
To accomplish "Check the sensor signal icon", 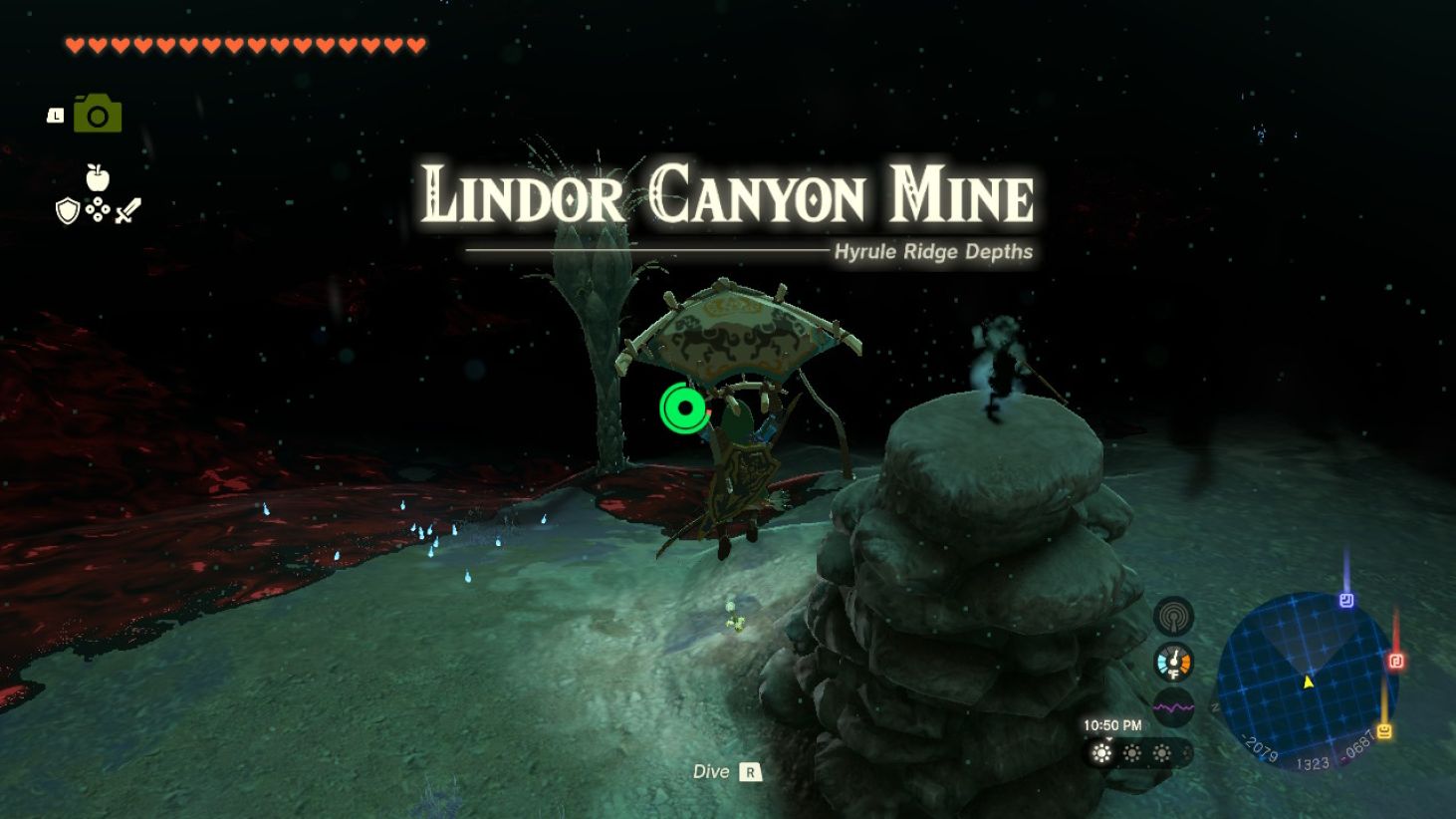I will [1173, 616].
